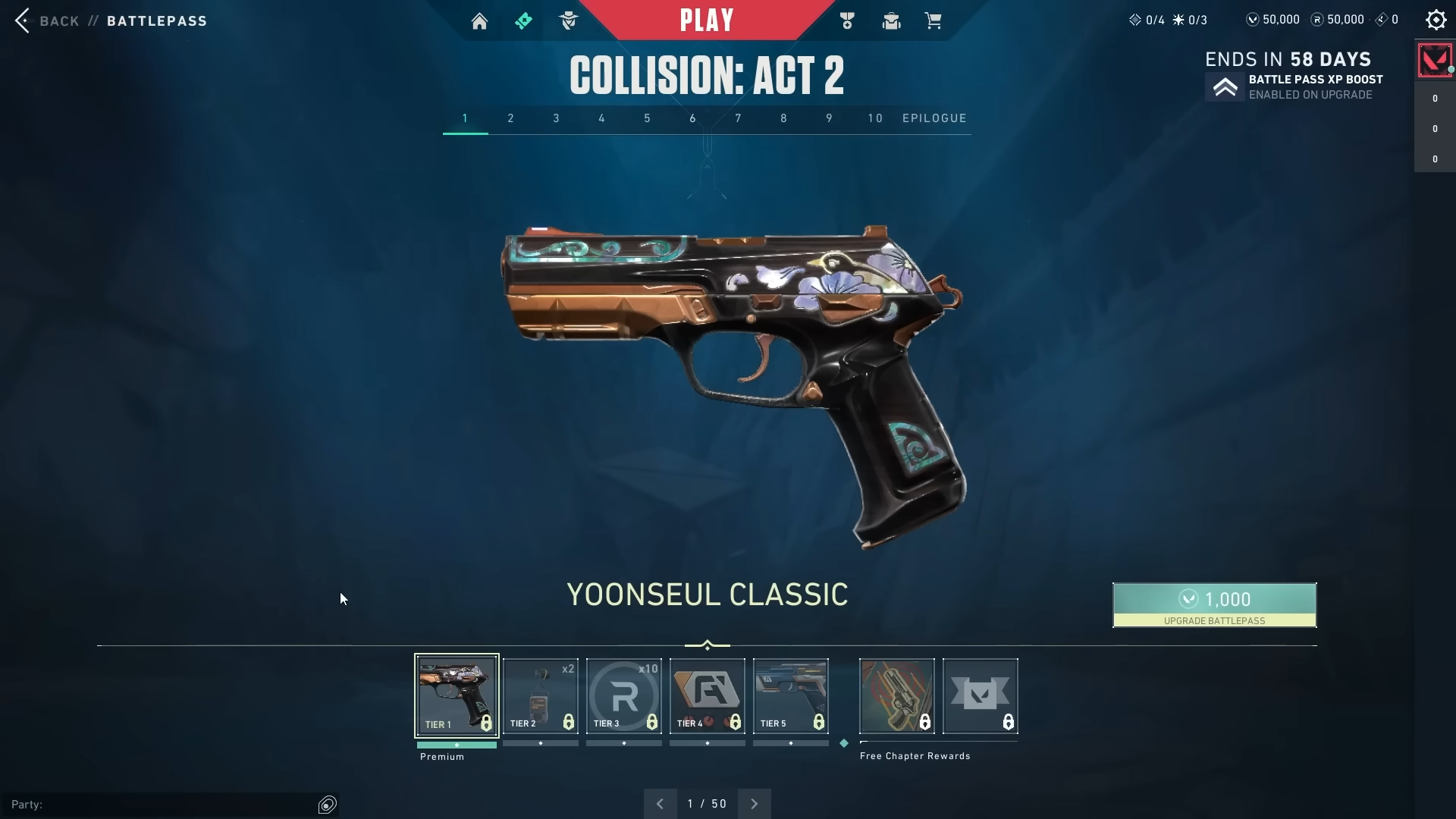The image size is (1456, 819).
Task: Open the Career backpack icon
Action: tap(890, 20)
